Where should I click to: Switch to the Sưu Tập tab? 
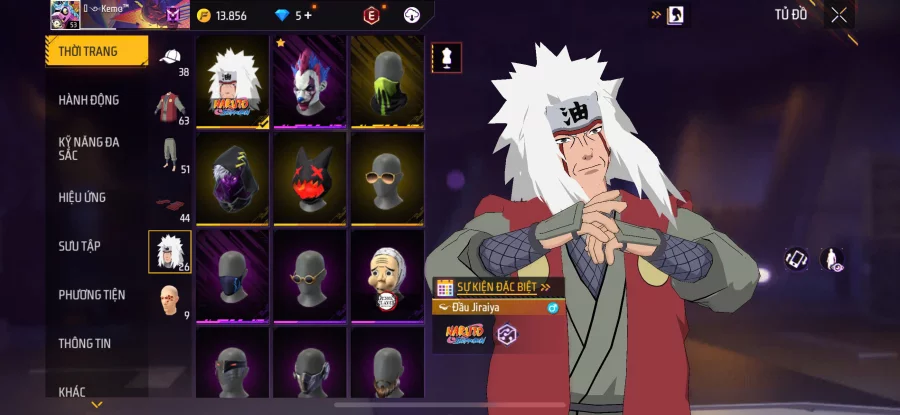click(79, 246)
